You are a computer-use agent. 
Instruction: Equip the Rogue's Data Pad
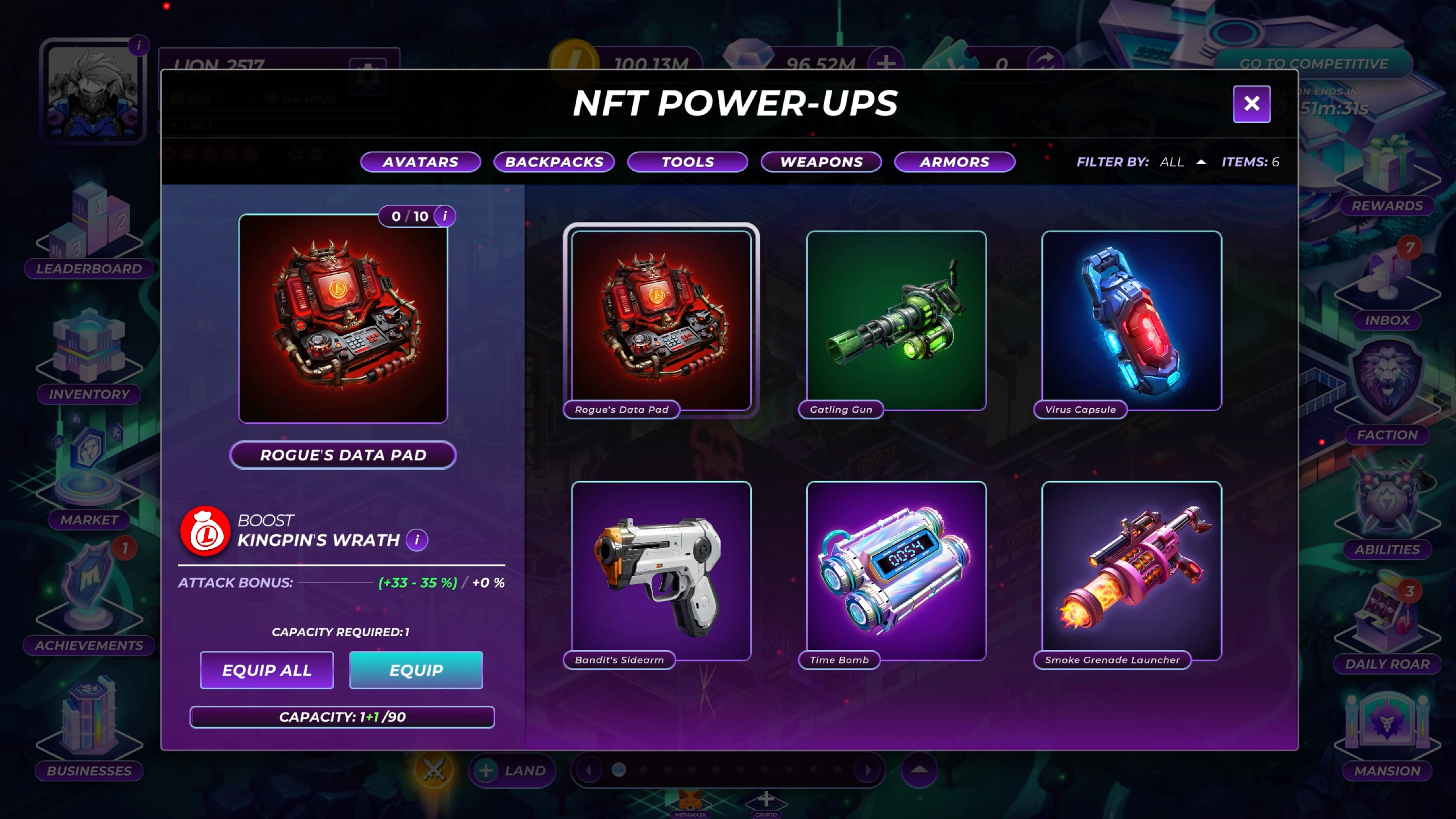416,670
